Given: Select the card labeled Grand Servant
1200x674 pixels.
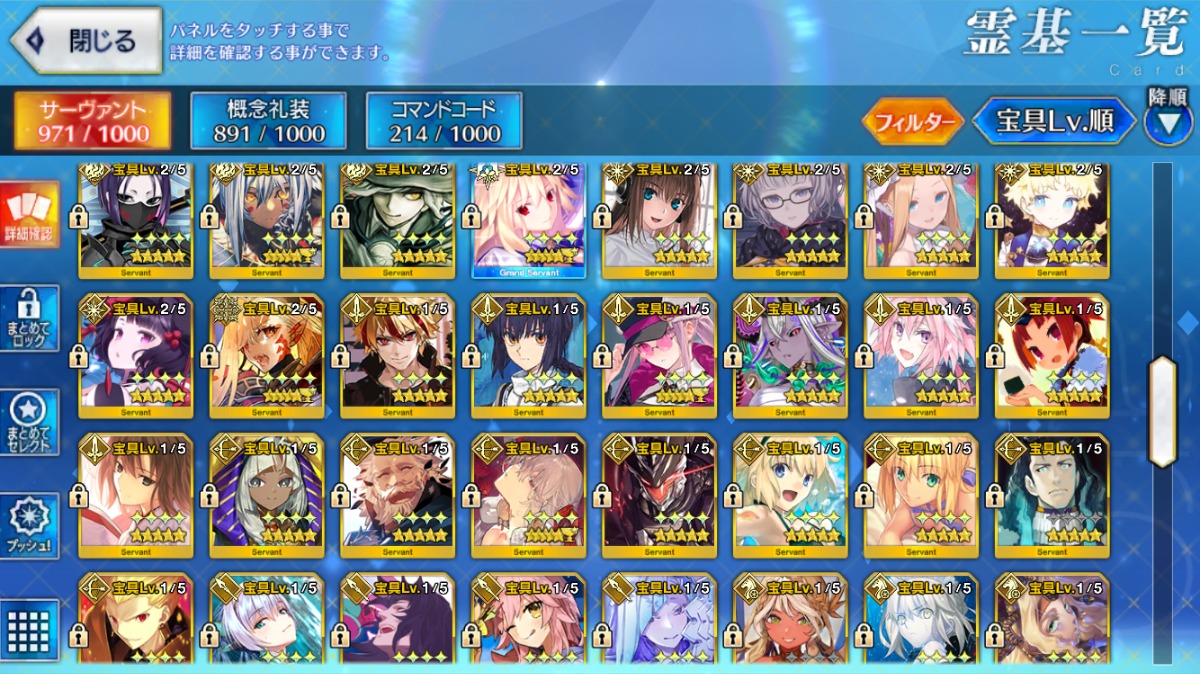Looking at the screenshot, I should pyautogui.click(x=528, y=220).
